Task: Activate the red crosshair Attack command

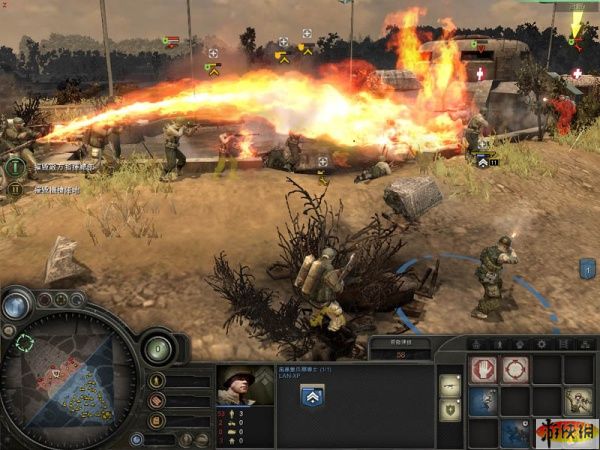Action: (516, 370)
